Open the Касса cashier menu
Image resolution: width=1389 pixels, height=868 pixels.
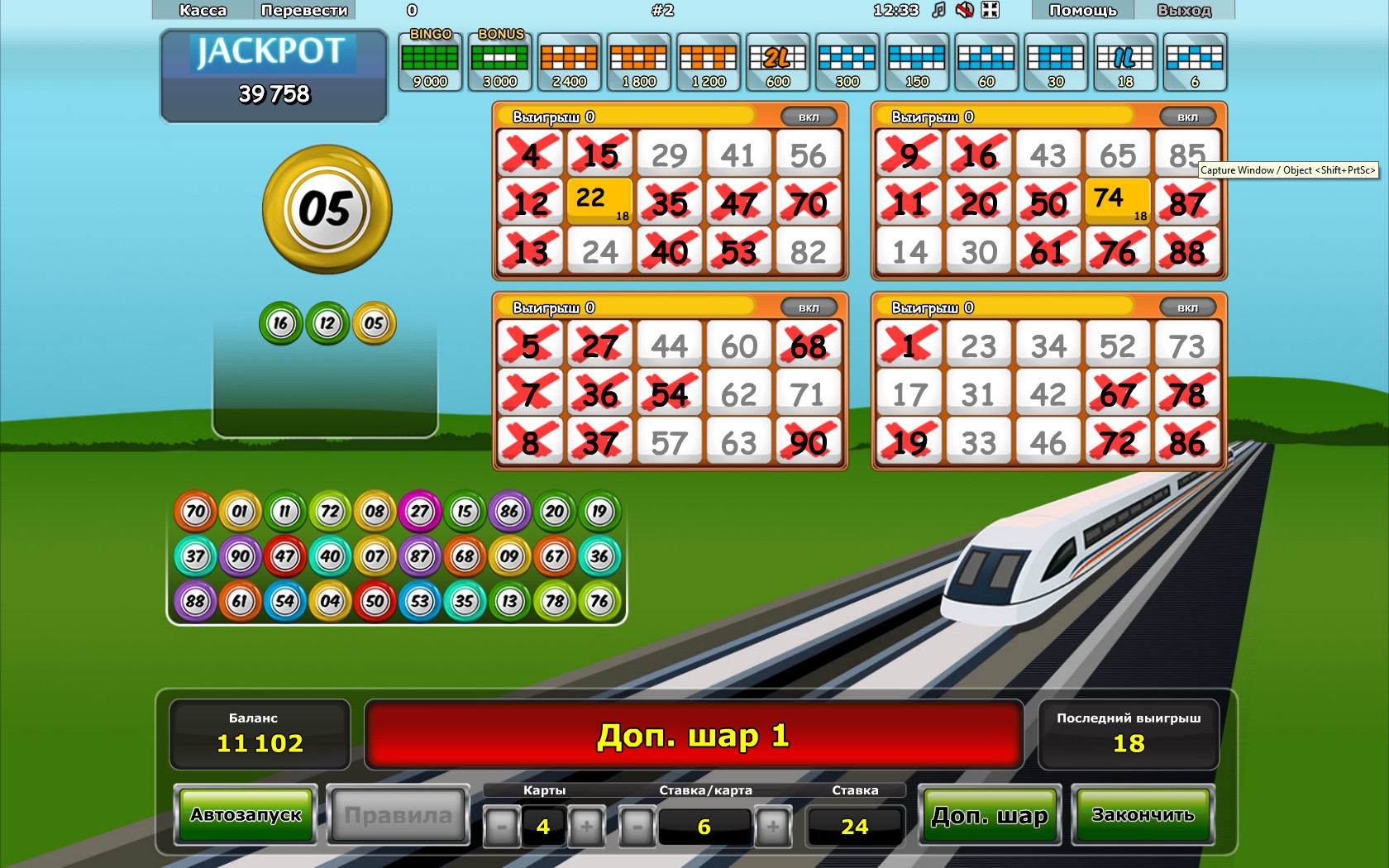pos(203,10)
